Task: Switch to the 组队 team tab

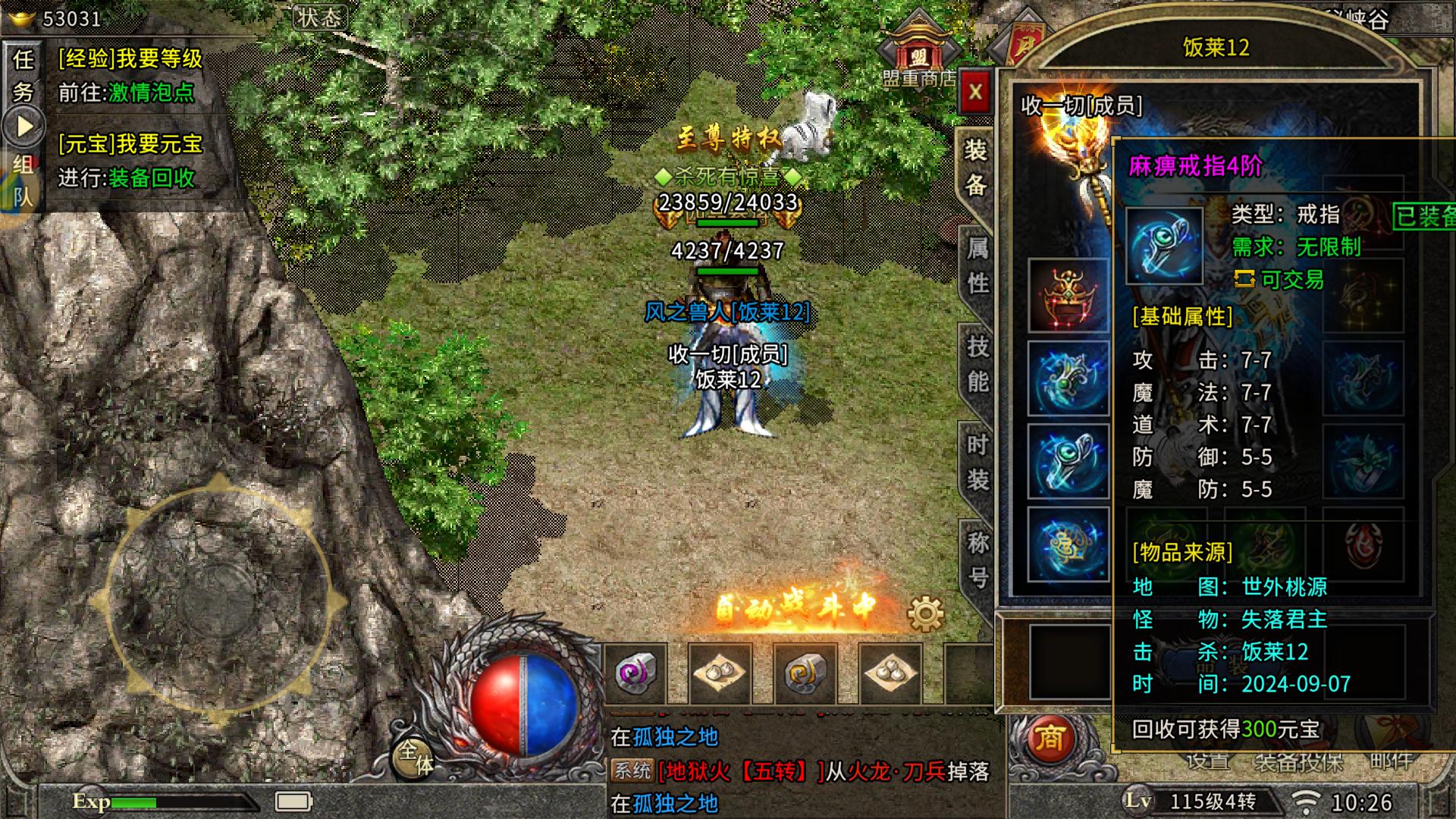Action: (24, 180)
